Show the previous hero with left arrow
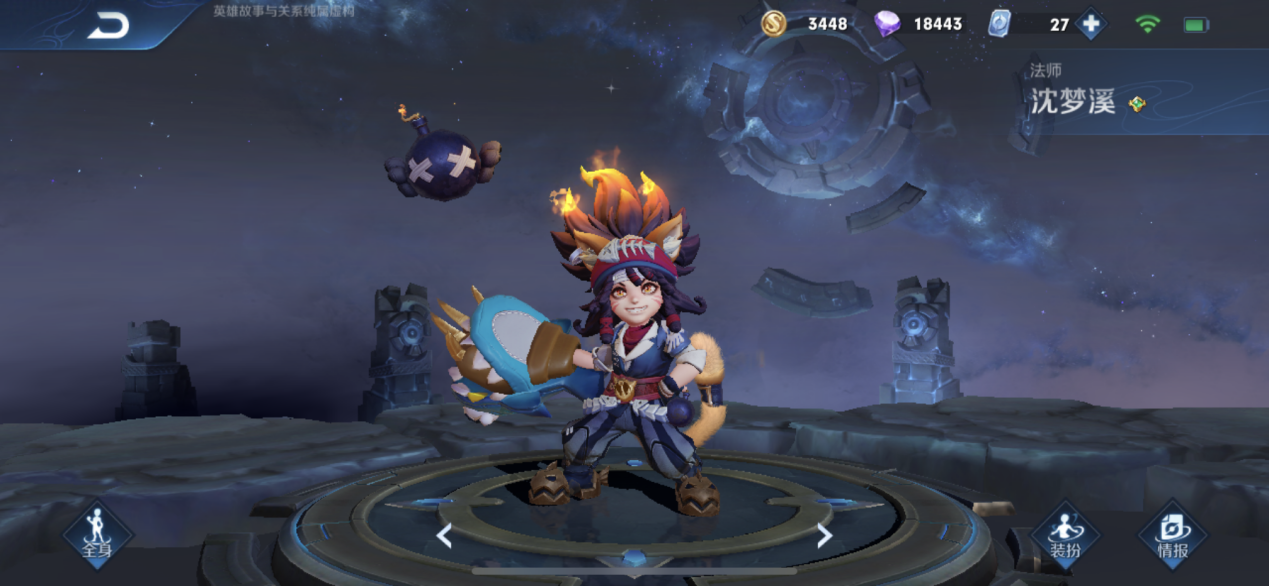1269x586 pixels. point(444,537)
